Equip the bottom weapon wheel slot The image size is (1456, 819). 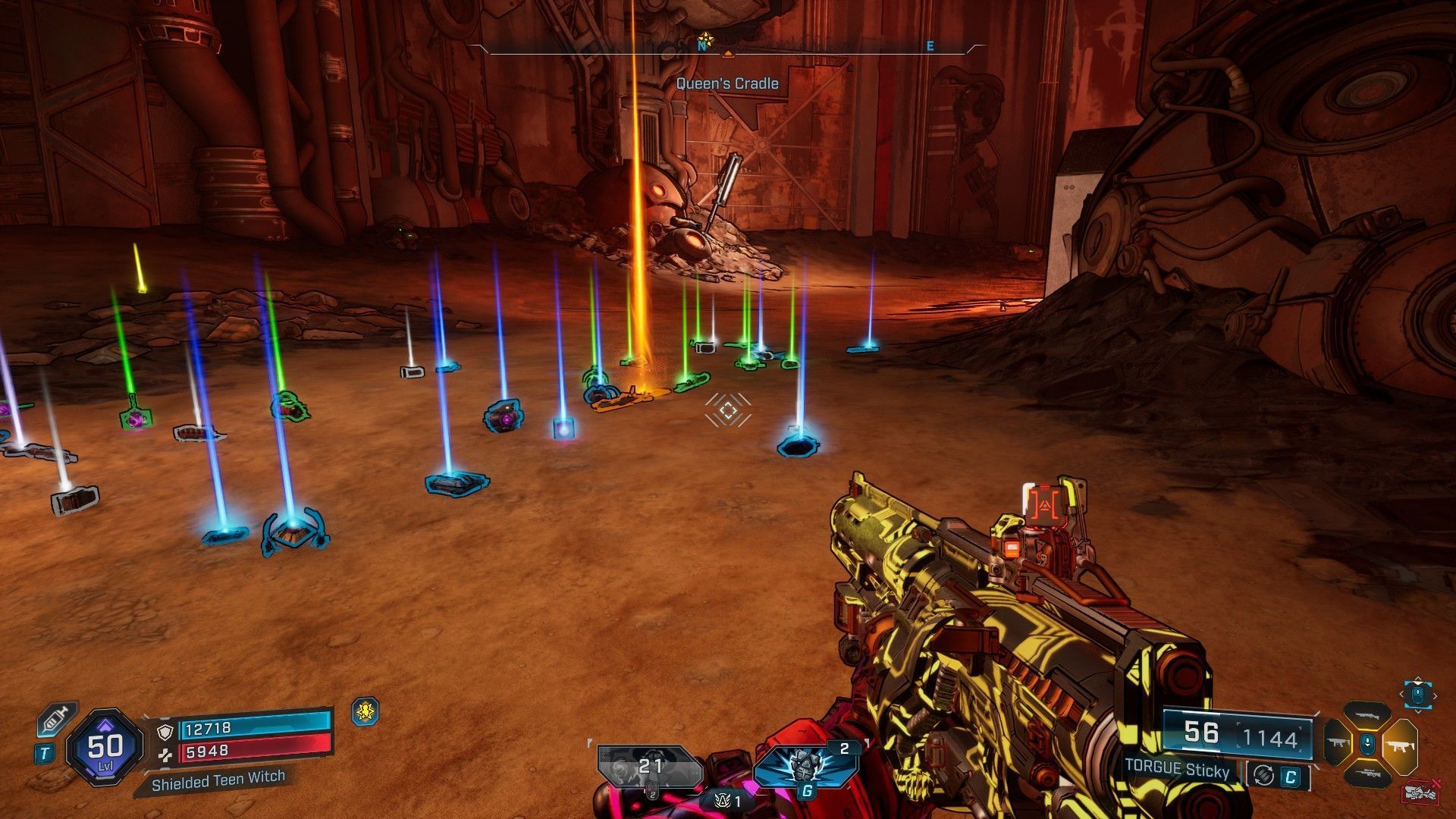coord(1367,773)
